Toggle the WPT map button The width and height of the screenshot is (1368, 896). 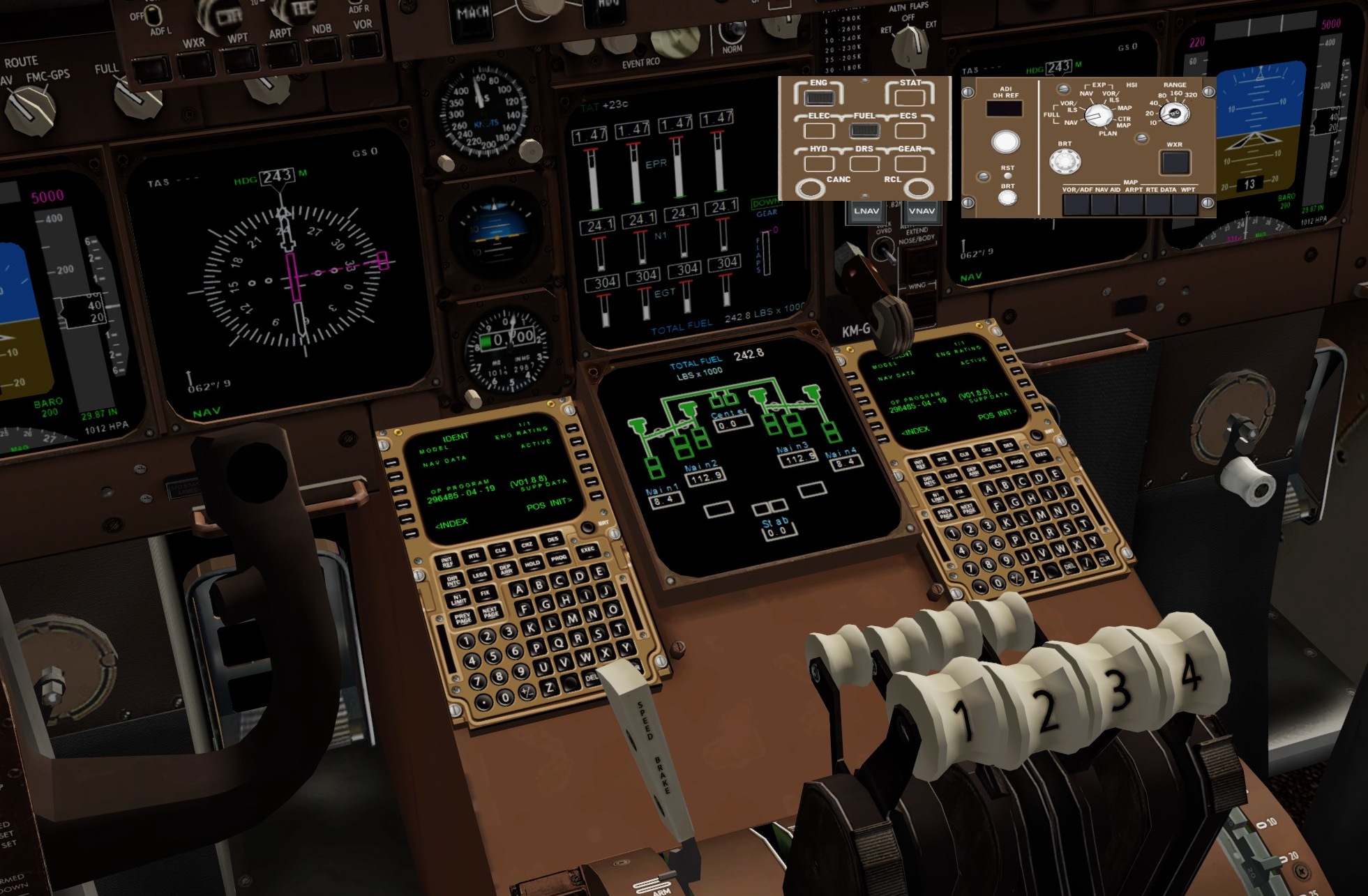pos(1185,204)
